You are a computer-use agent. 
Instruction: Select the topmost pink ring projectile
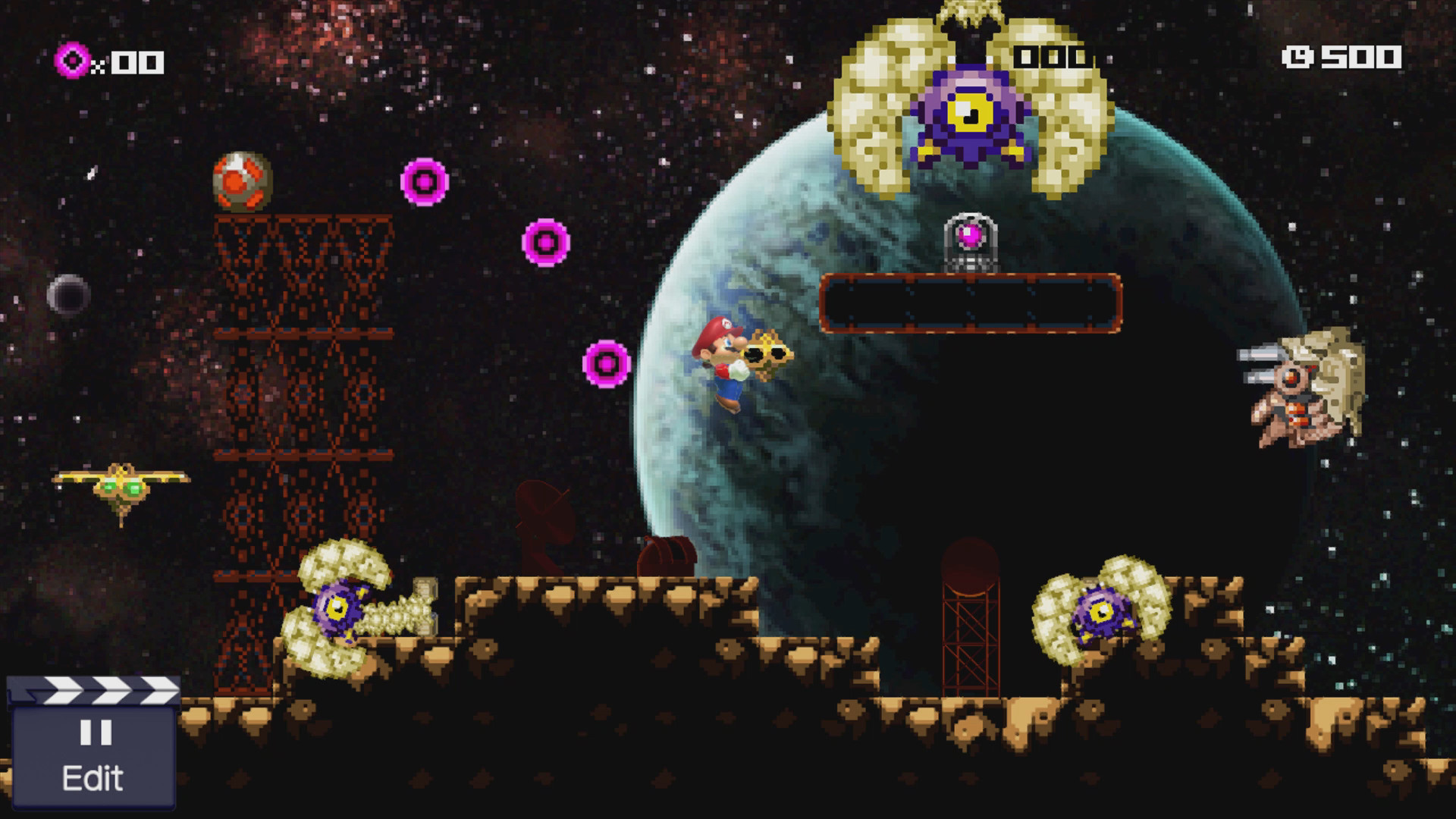[x=422, y=182]
